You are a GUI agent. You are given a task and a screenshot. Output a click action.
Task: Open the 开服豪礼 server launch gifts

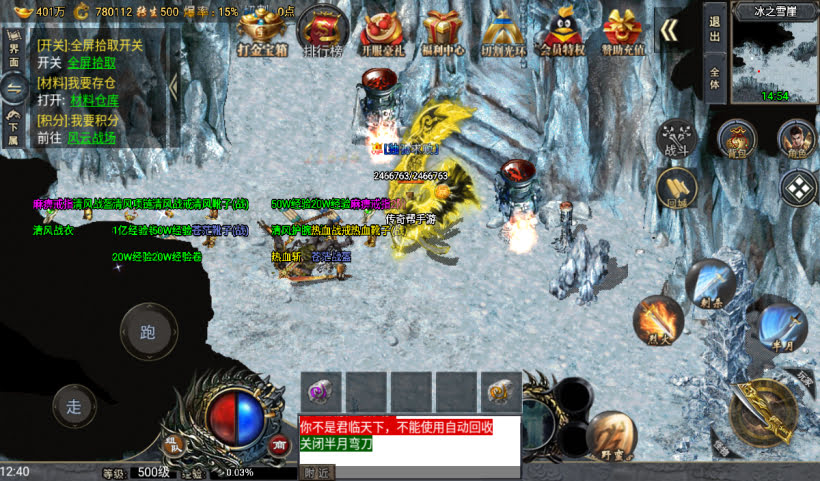tap(381, 30)
